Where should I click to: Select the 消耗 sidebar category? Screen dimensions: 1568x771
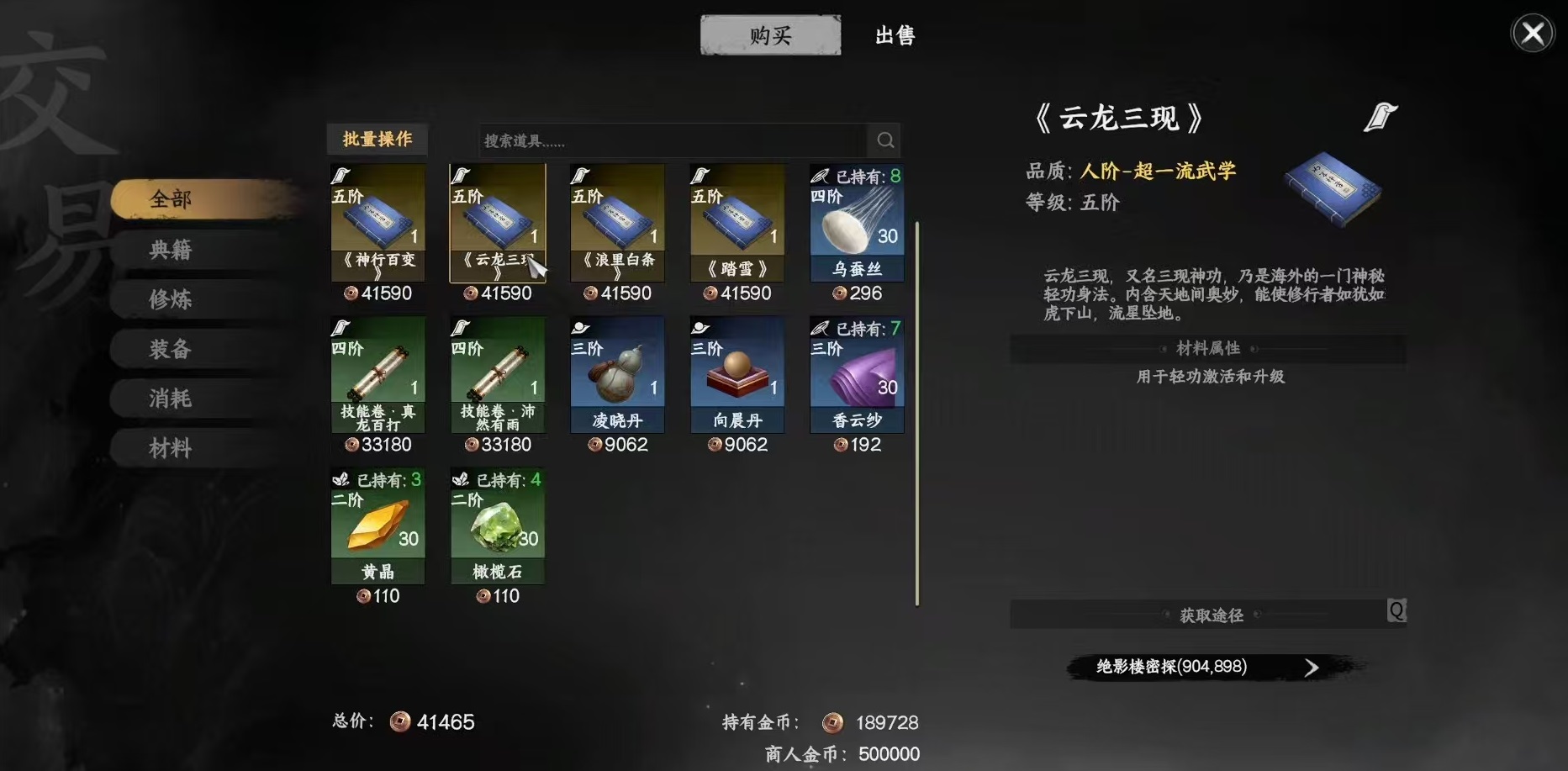pyautogui.click(x=172, y=398)
